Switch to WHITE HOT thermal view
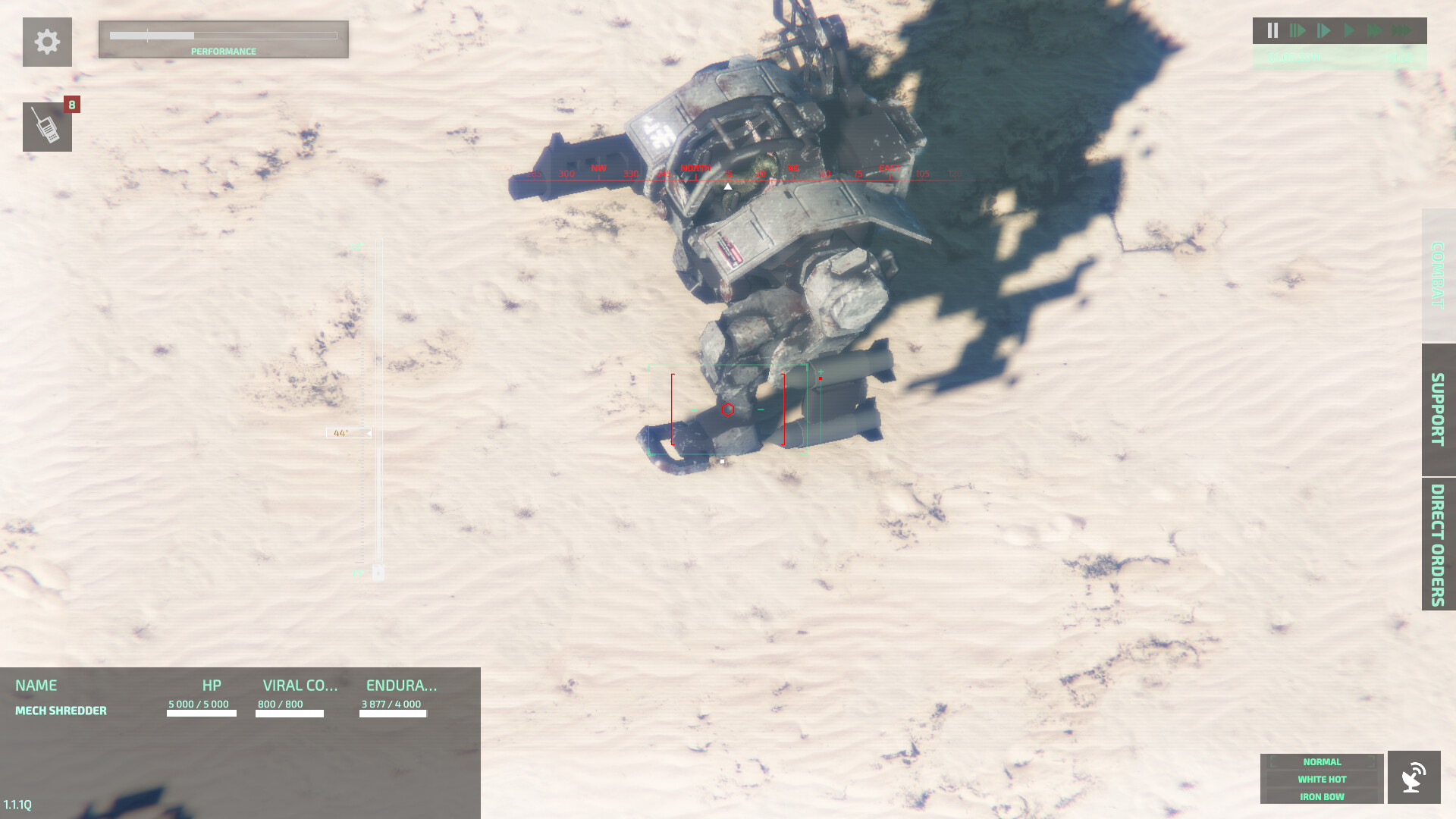This screenshot has height=819, width=1456. [1321, 779]
